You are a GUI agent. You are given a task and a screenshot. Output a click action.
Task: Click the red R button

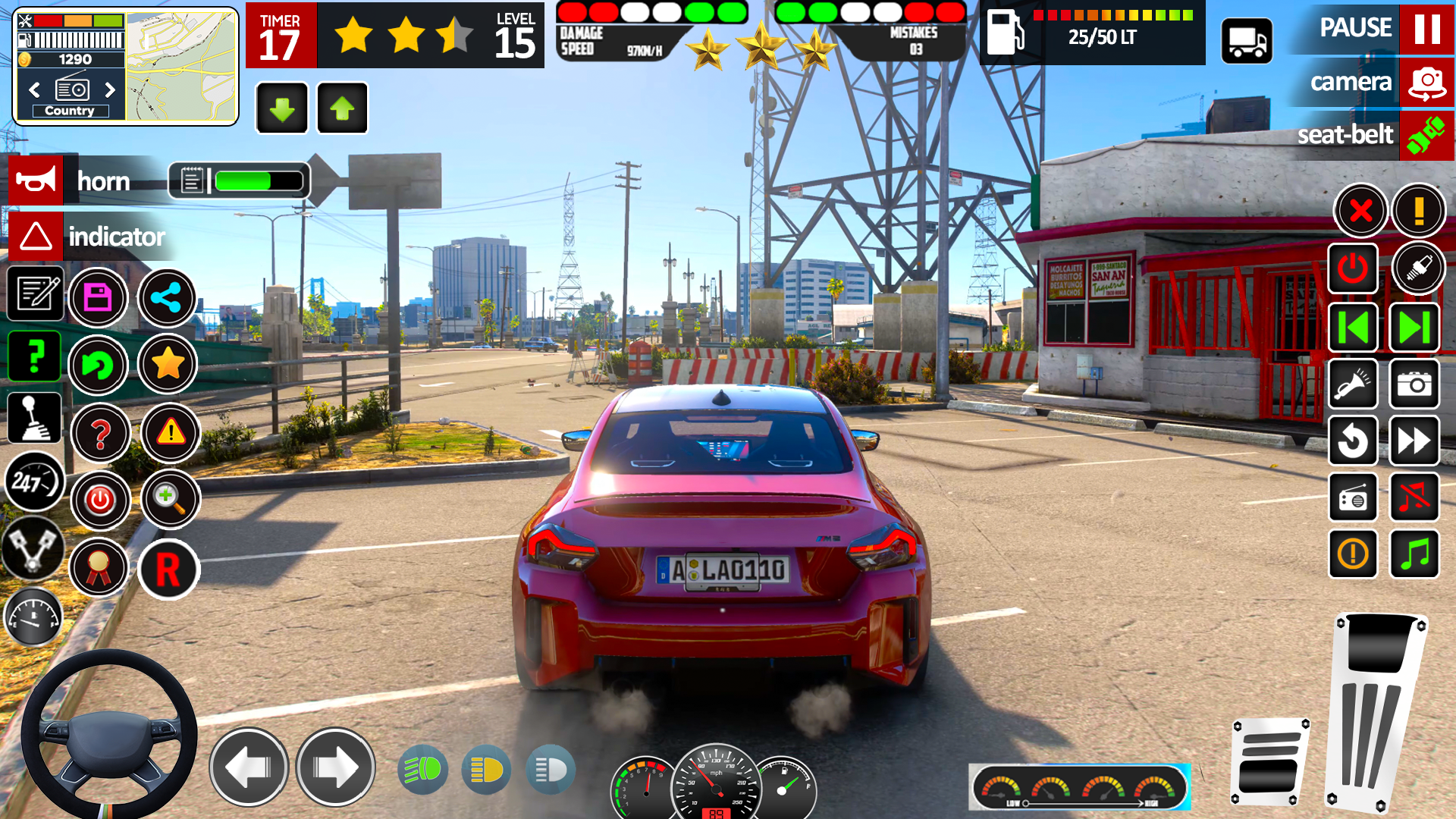click(x=168, y=569)
